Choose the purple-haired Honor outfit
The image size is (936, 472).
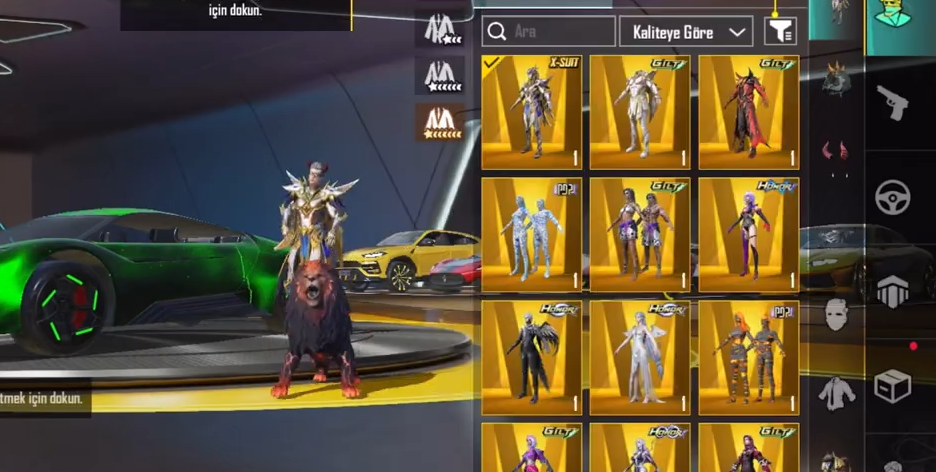748,235
